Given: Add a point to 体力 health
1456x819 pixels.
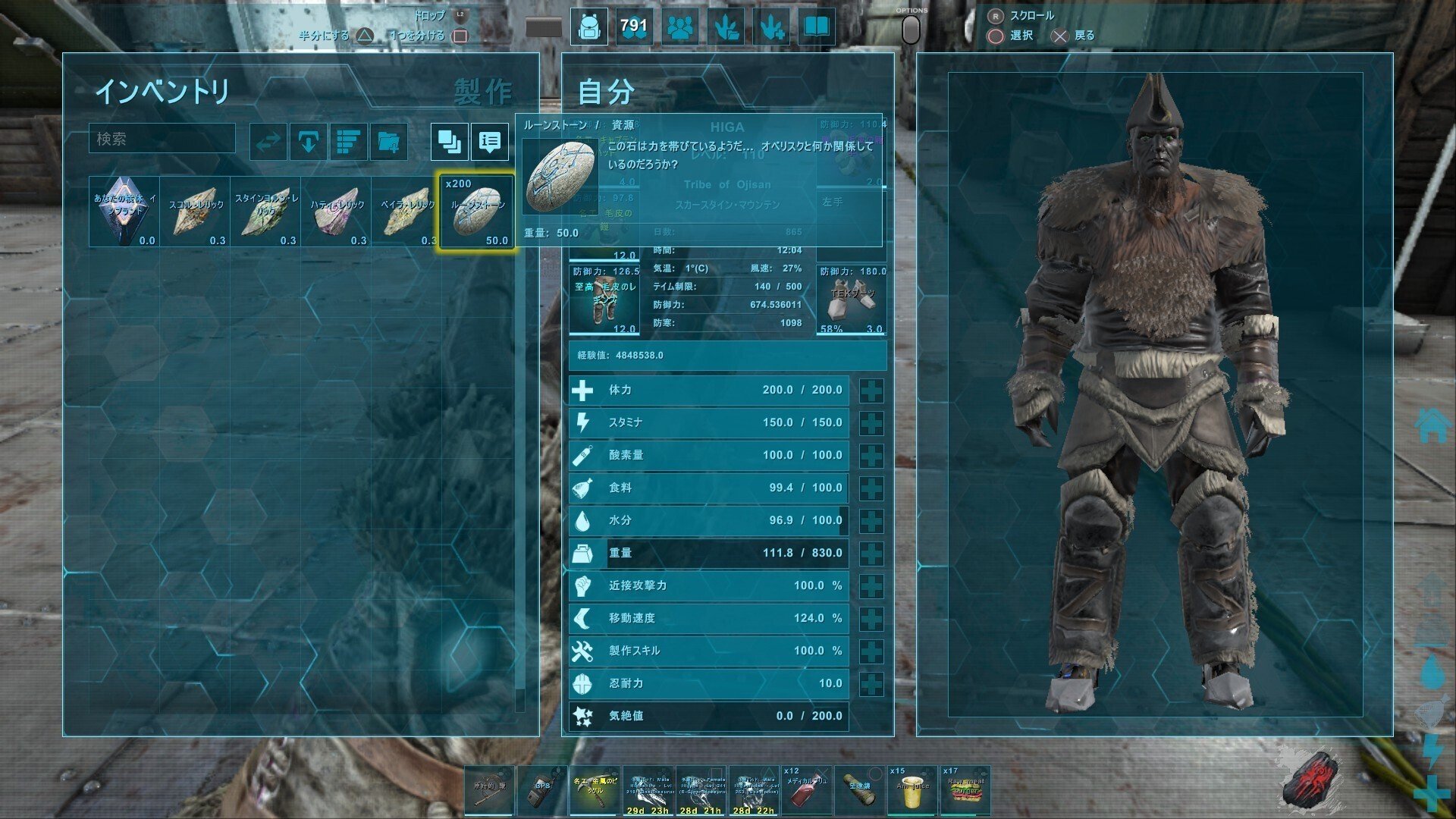Looking at the screenshot, I should (x=871, y=391).
